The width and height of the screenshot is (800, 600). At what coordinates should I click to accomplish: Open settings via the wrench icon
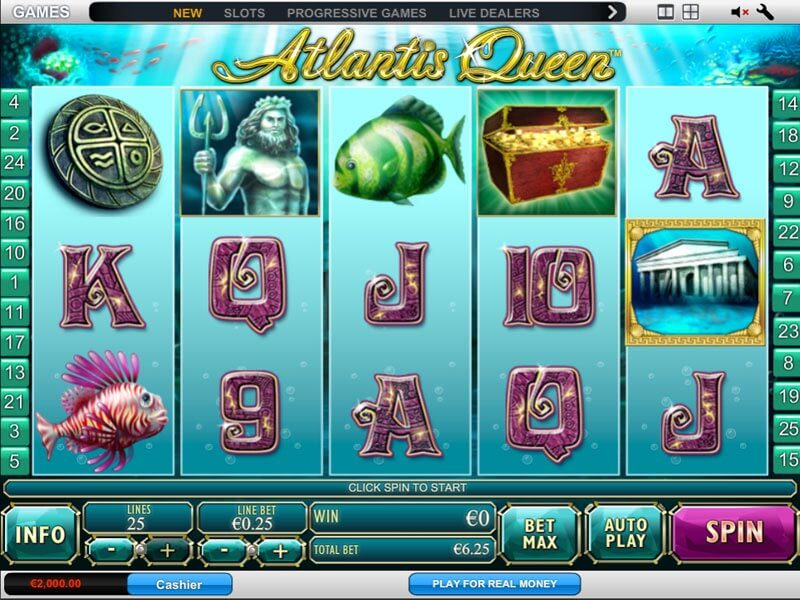coord(767,13)
